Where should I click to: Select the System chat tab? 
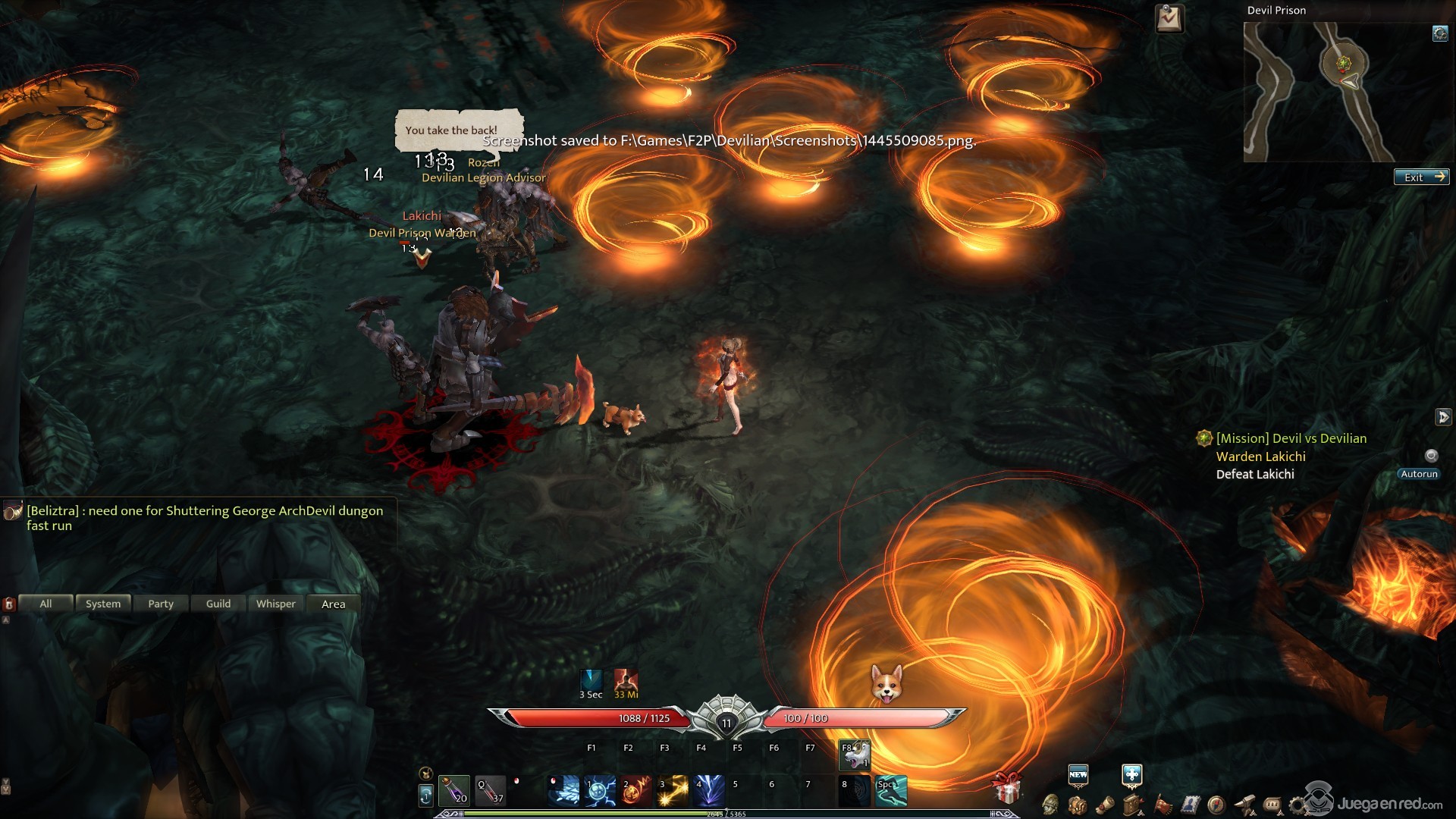tap(103, 604)
